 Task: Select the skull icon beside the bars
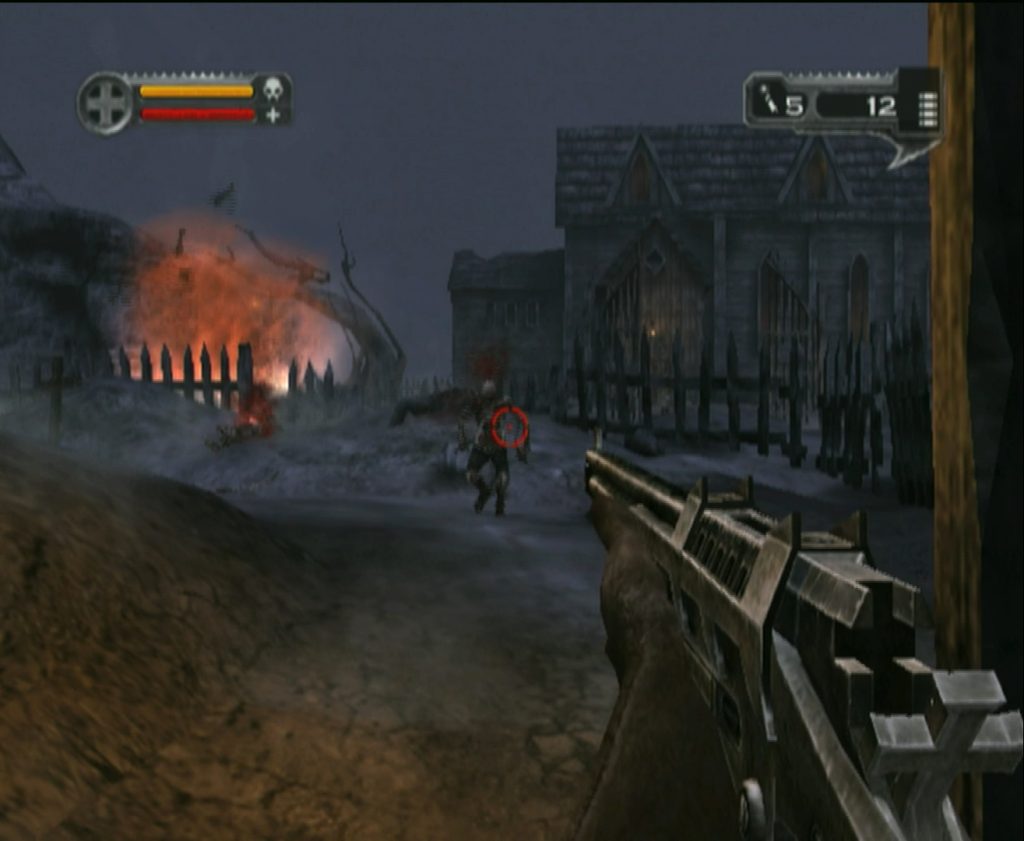pos(272,90)
